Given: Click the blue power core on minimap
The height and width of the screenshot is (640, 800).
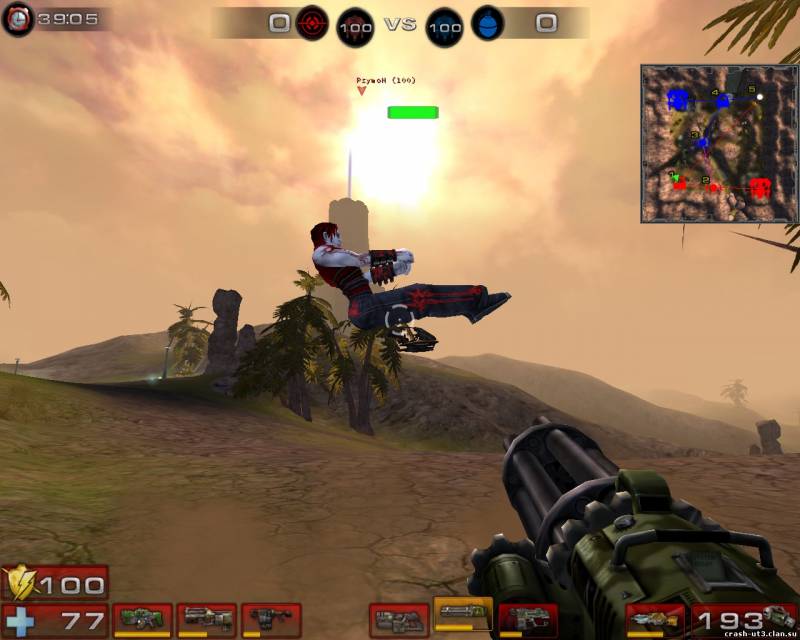Looking at the screenshot, I should point(679,99).
